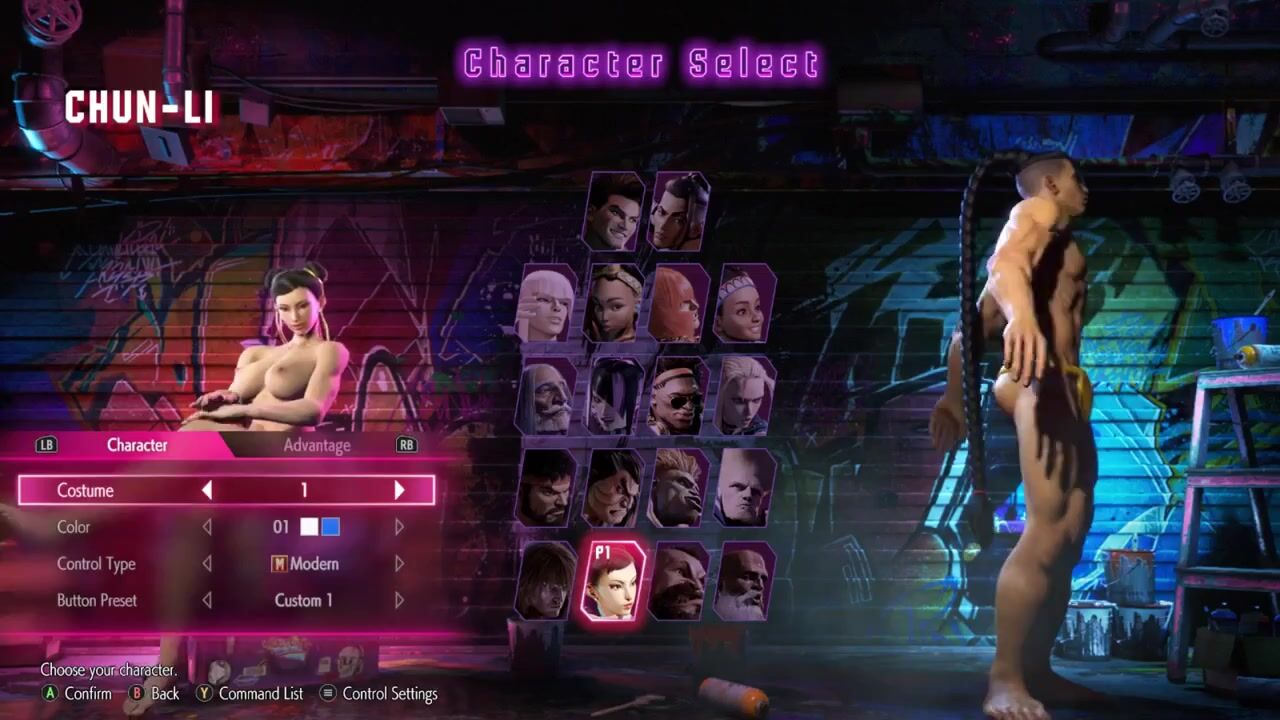Viewport: 1280px width, 720px height.
Task: Select the Luke character portrait
Action: (614, 212)
